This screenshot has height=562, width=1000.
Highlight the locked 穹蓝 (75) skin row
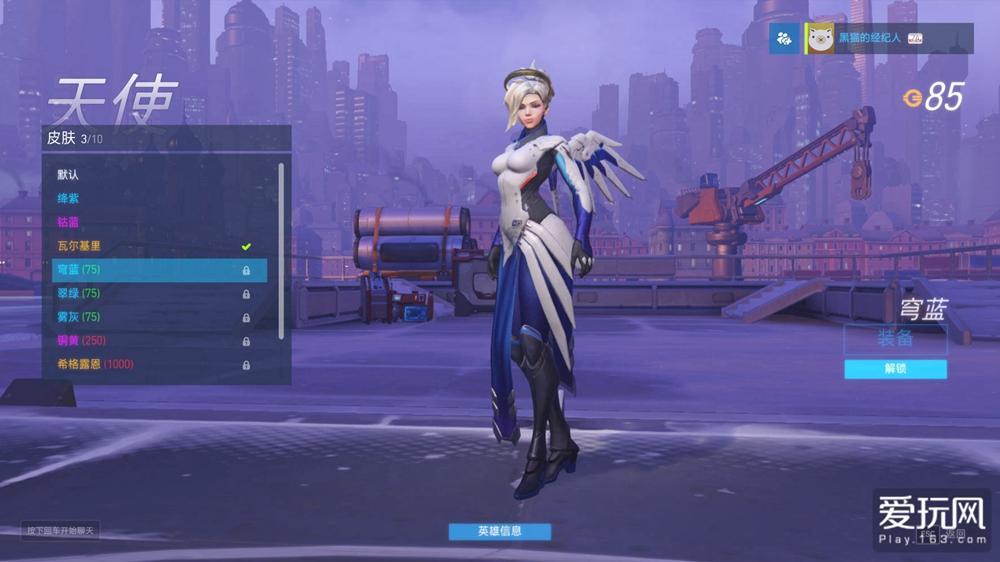click(159, 270)
